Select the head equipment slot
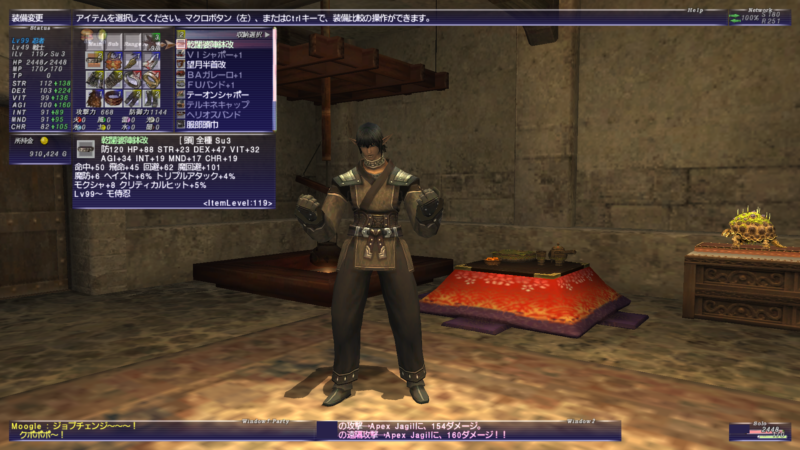This screenshot has width=800, height=450. click(93, 61)
